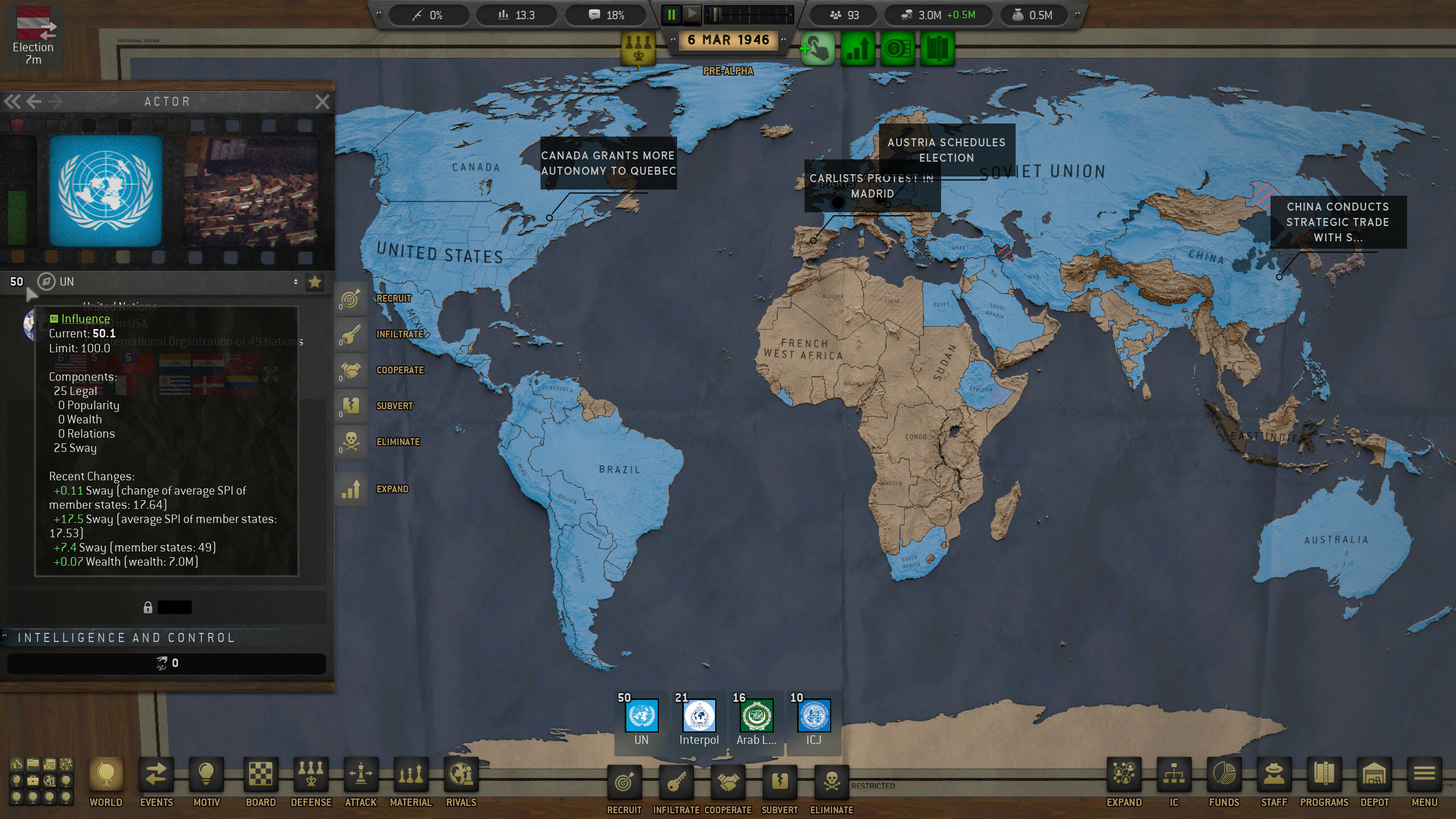Image resolution: width=1456 pixels, height=819 pixels.
Task: Pause the game with the pause toggle
Action: (x=671, y=15)
